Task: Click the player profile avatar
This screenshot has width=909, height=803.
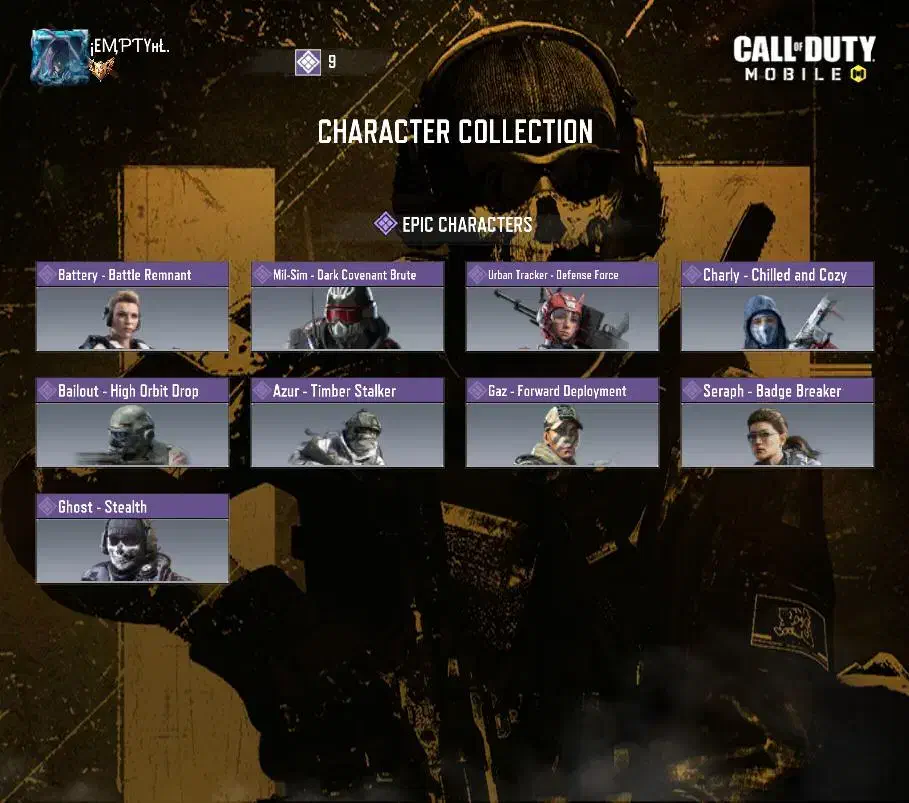Action: (60, 56)
